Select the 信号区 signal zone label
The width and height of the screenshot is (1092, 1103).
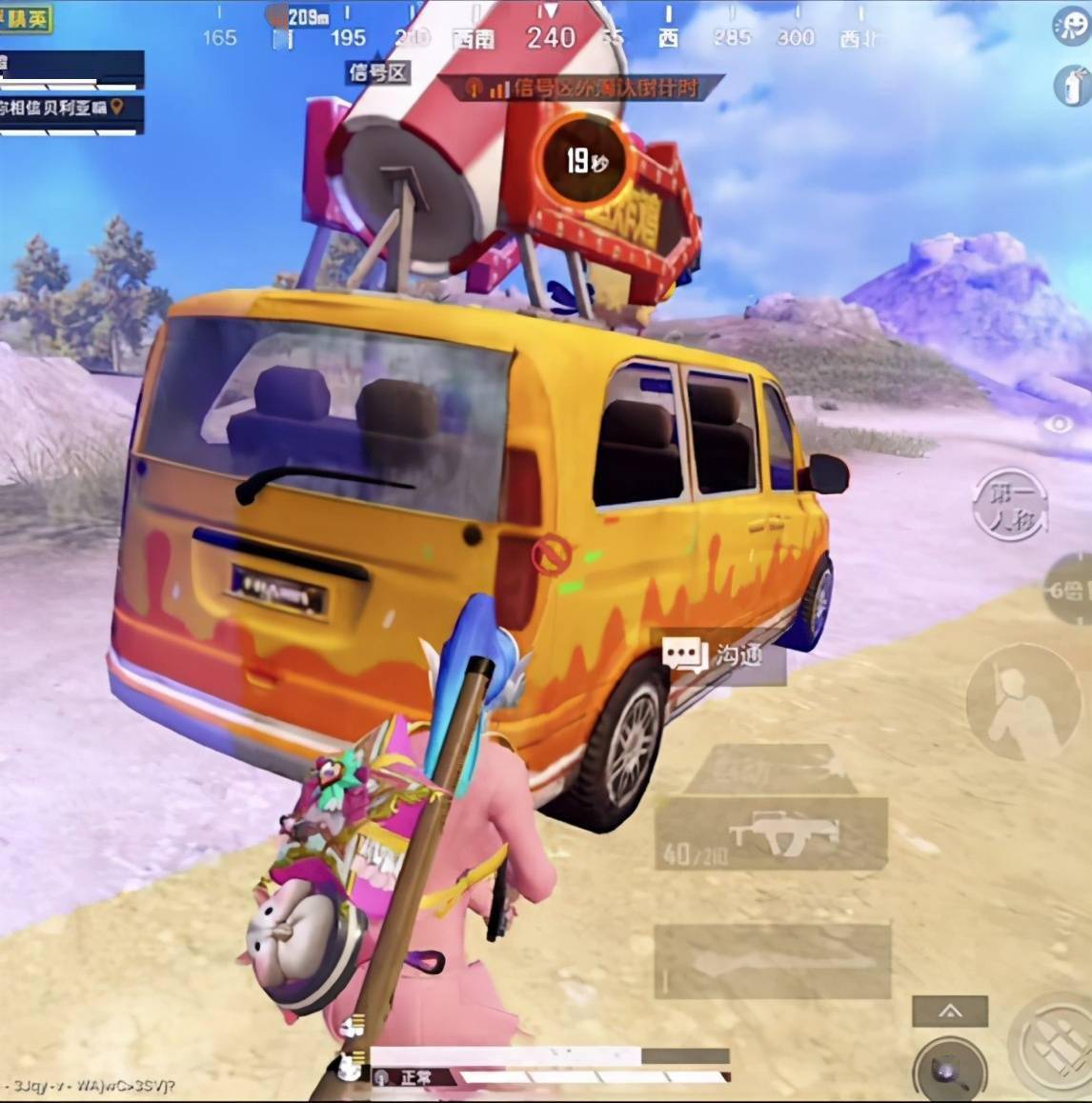[x=378, y=72]
